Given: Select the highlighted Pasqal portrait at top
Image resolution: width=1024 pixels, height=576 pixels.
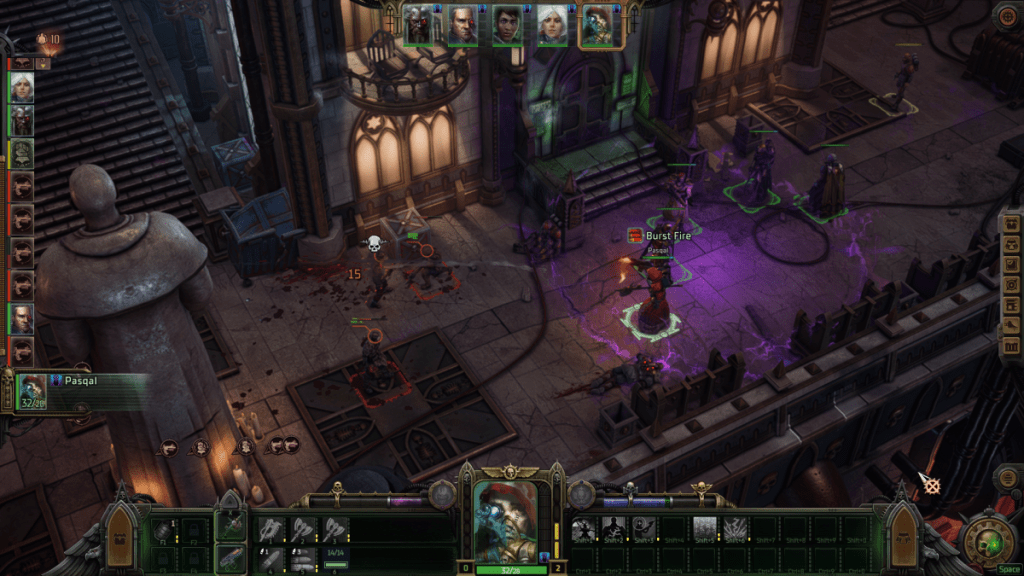Looking at the screenshot, I should coord(600,27).
